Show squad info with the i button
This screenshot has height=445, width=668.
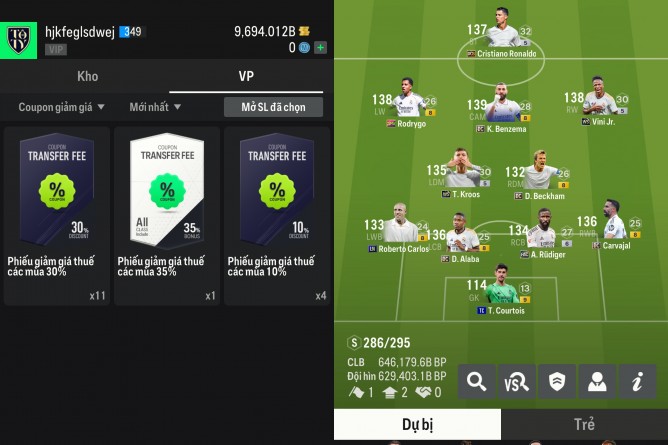(x=637, y=381)
